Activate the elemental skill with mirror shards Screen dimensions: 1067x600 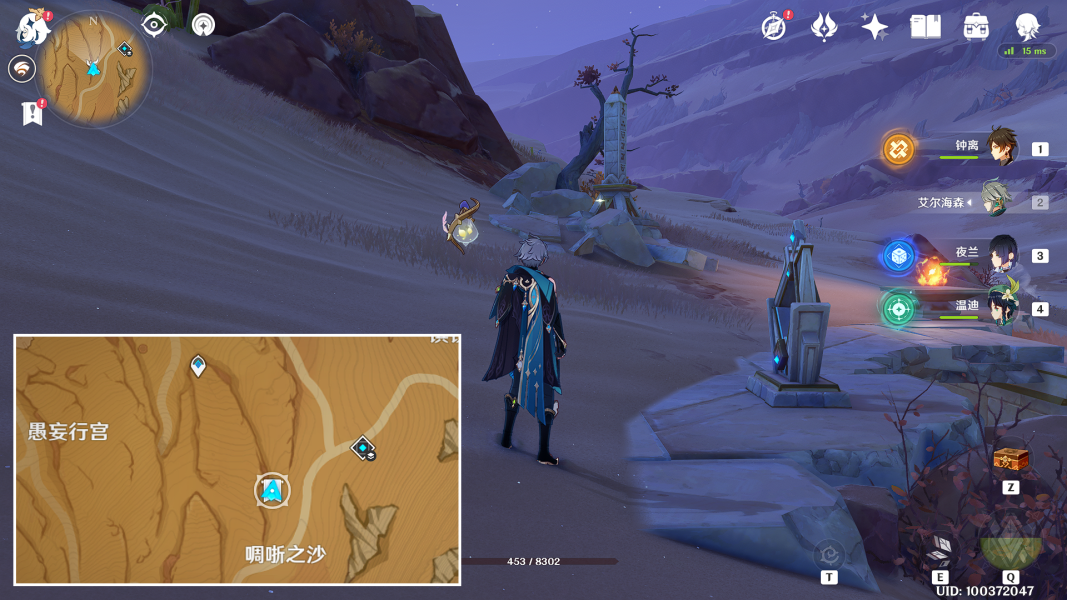coord(940,548)
